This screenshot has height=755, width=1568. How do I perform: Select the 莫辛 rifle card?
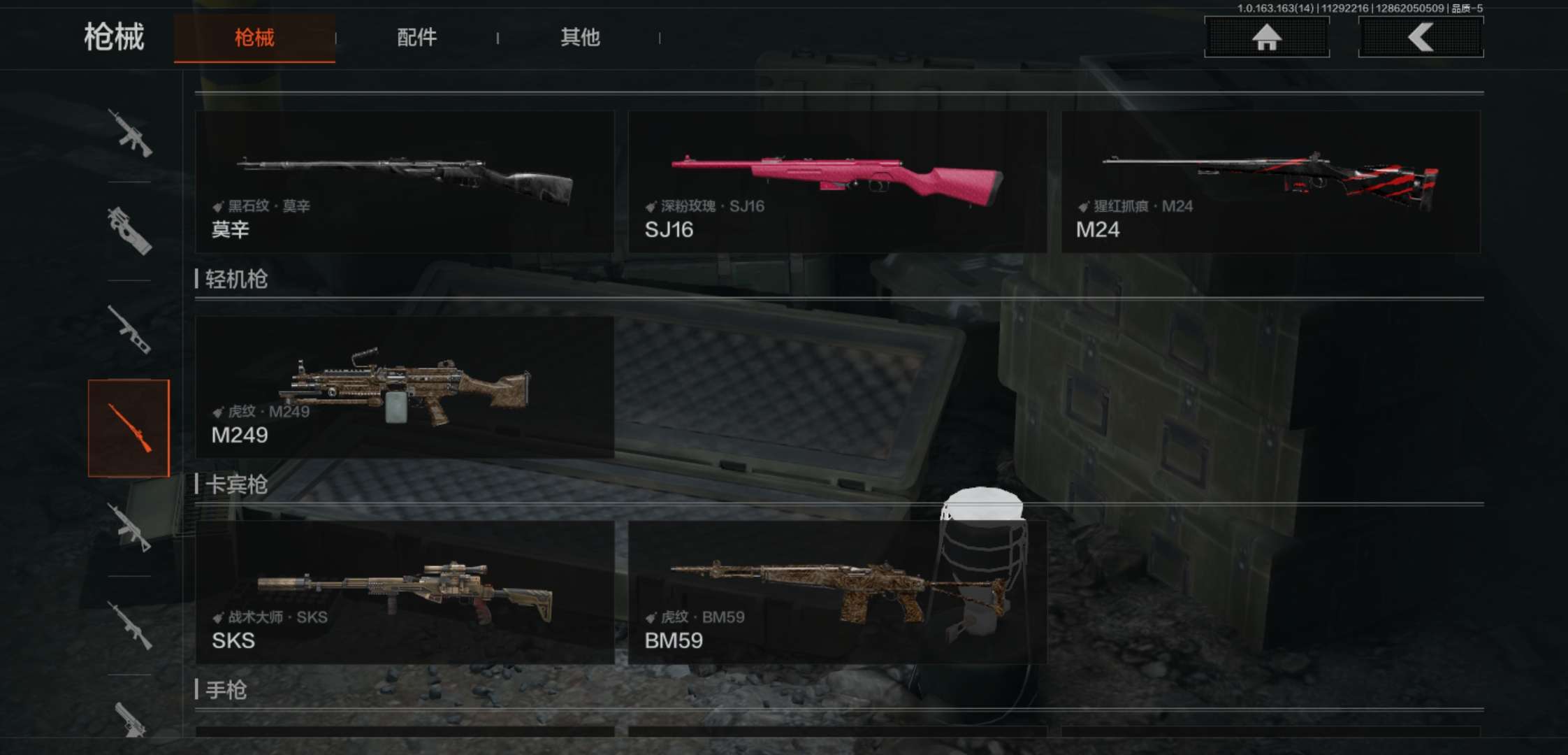(405, 182)
